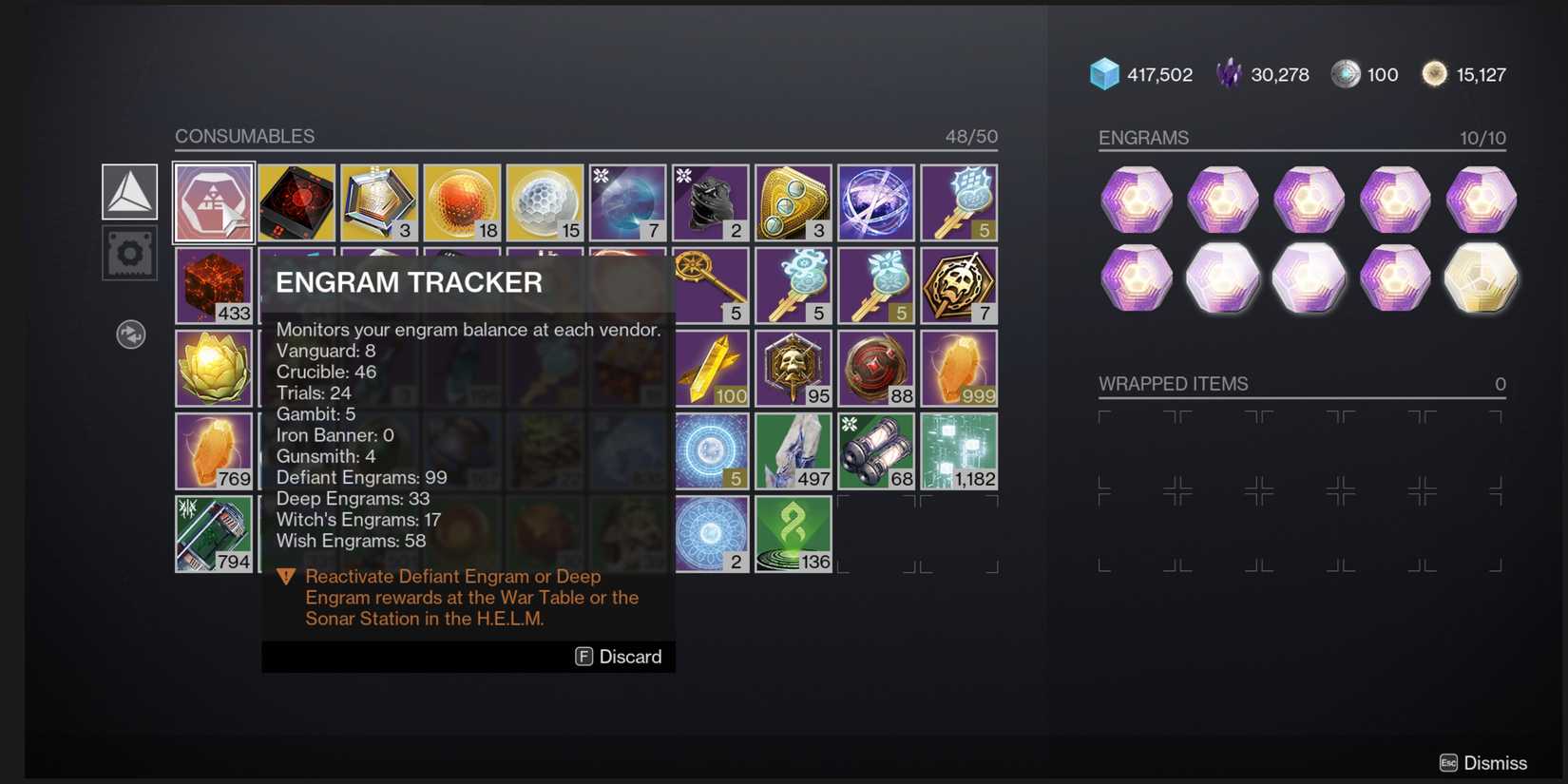Click the transfer arrows icon below the sidebar gear
1568x784 pixels.
tap(130, 335)
